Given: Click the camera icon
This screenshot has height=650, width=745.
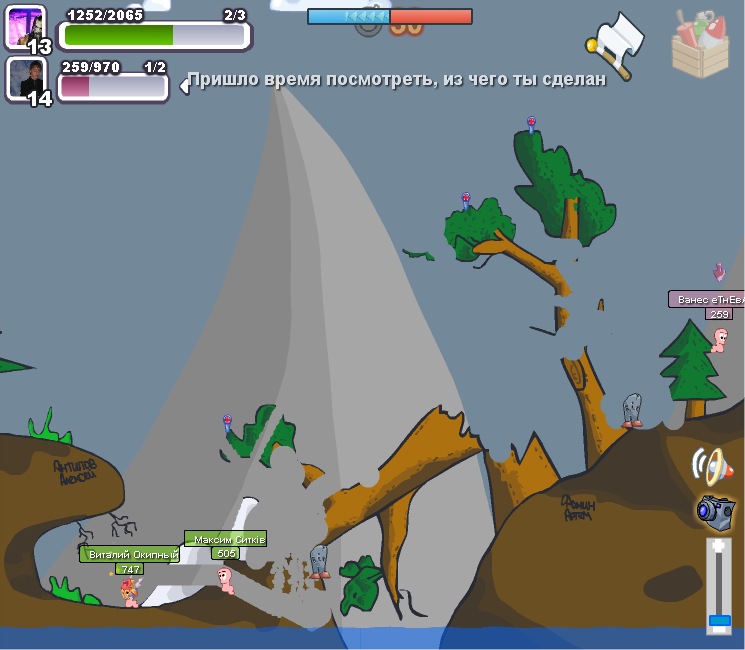Looking at the screenshot, I should [x=715, y=510].
